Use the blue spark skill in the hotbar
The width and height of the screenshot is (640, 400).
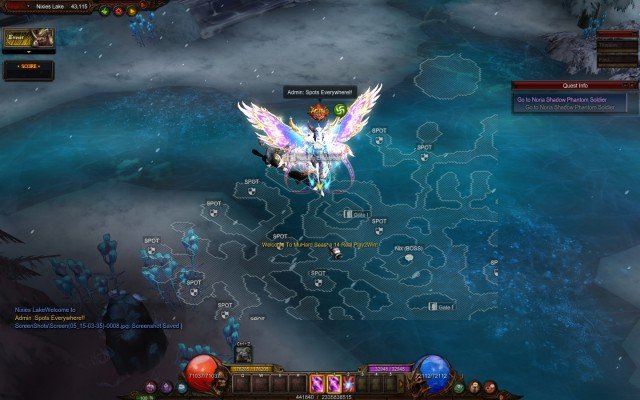click(x=349, y=383)
